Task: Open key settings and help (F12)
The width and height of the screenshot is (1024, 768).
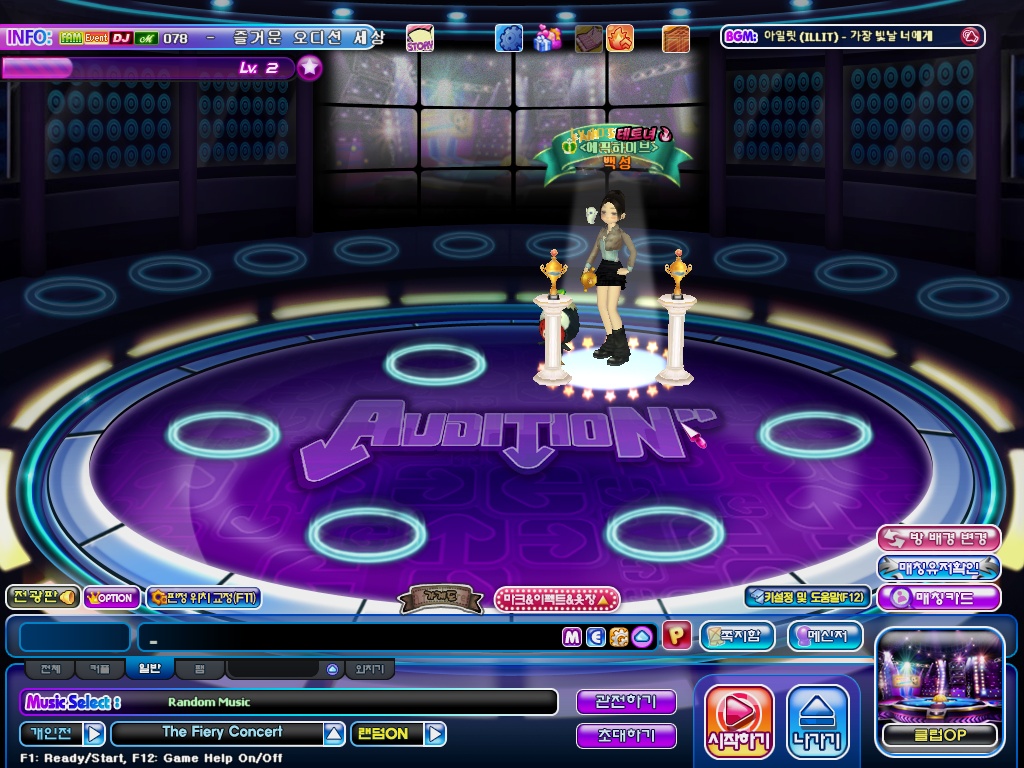Action: pyautogui.click(x=806, y=597)
